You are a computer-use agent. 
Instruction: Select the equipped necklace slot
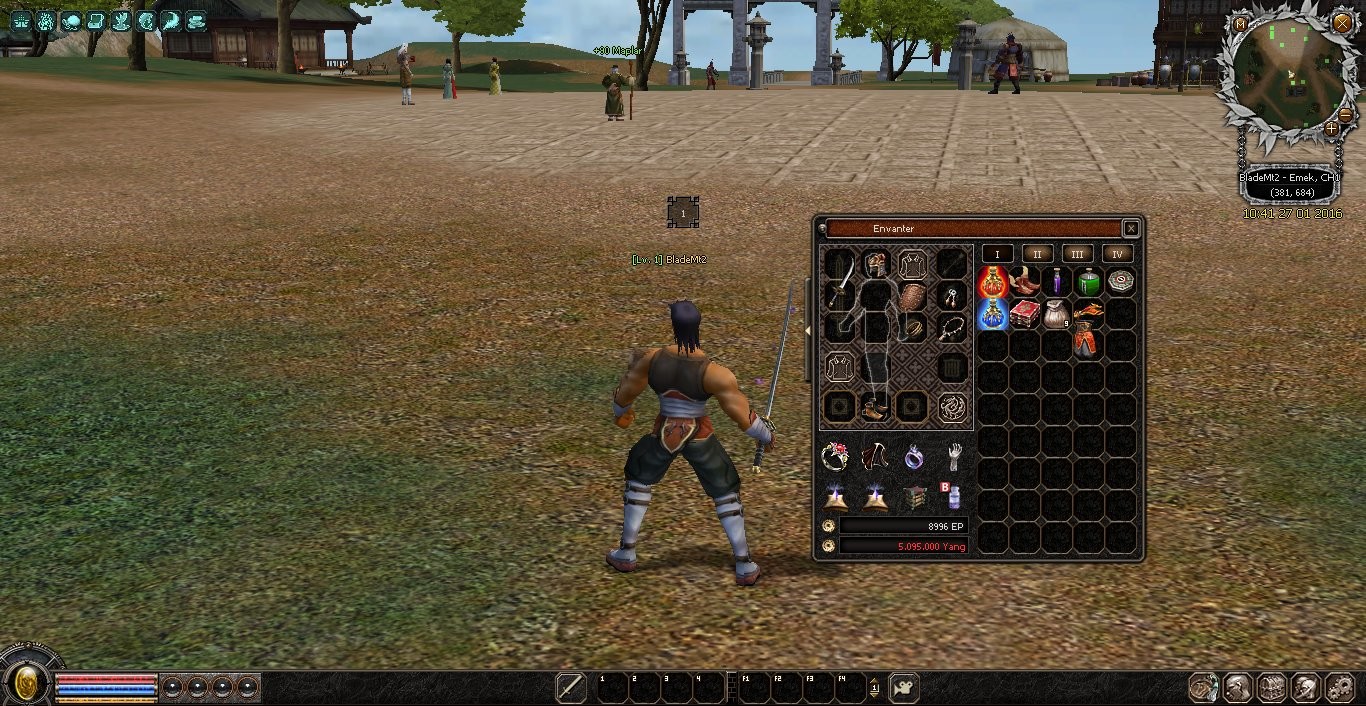click(951, 328)
